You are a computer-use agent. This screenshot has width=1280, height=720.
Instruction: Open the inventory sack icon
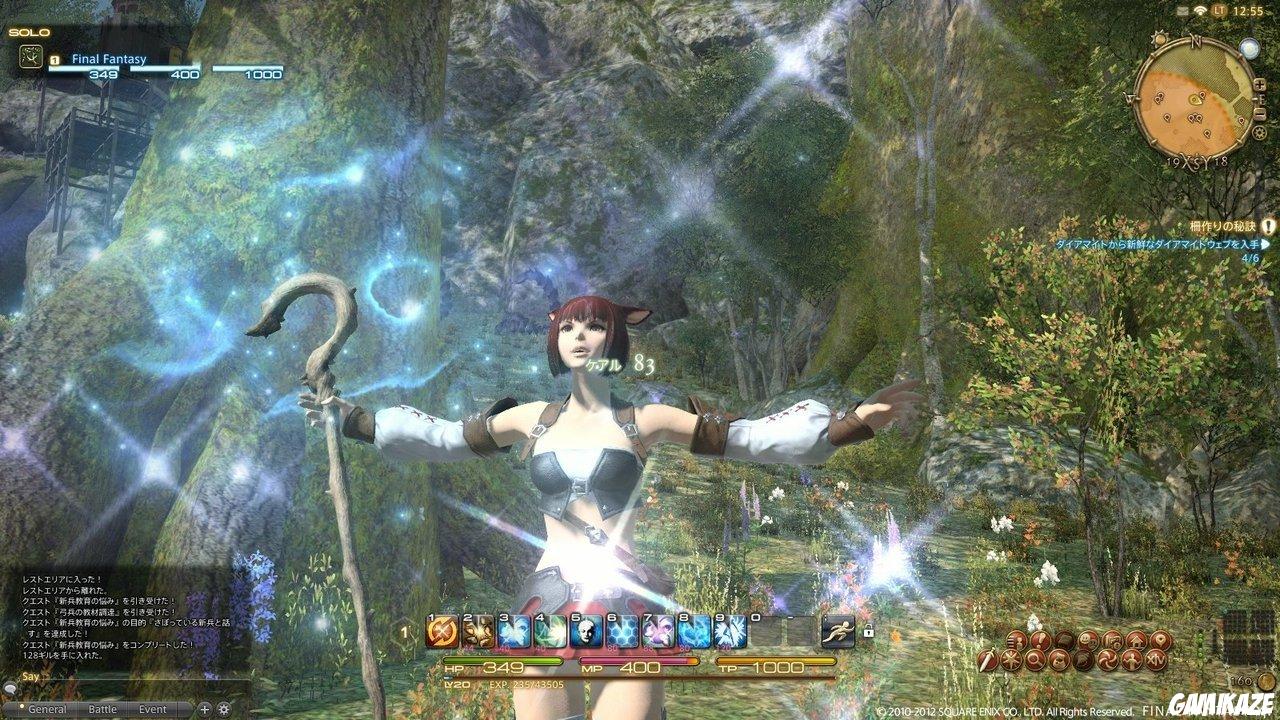(x=1064, y=640)
